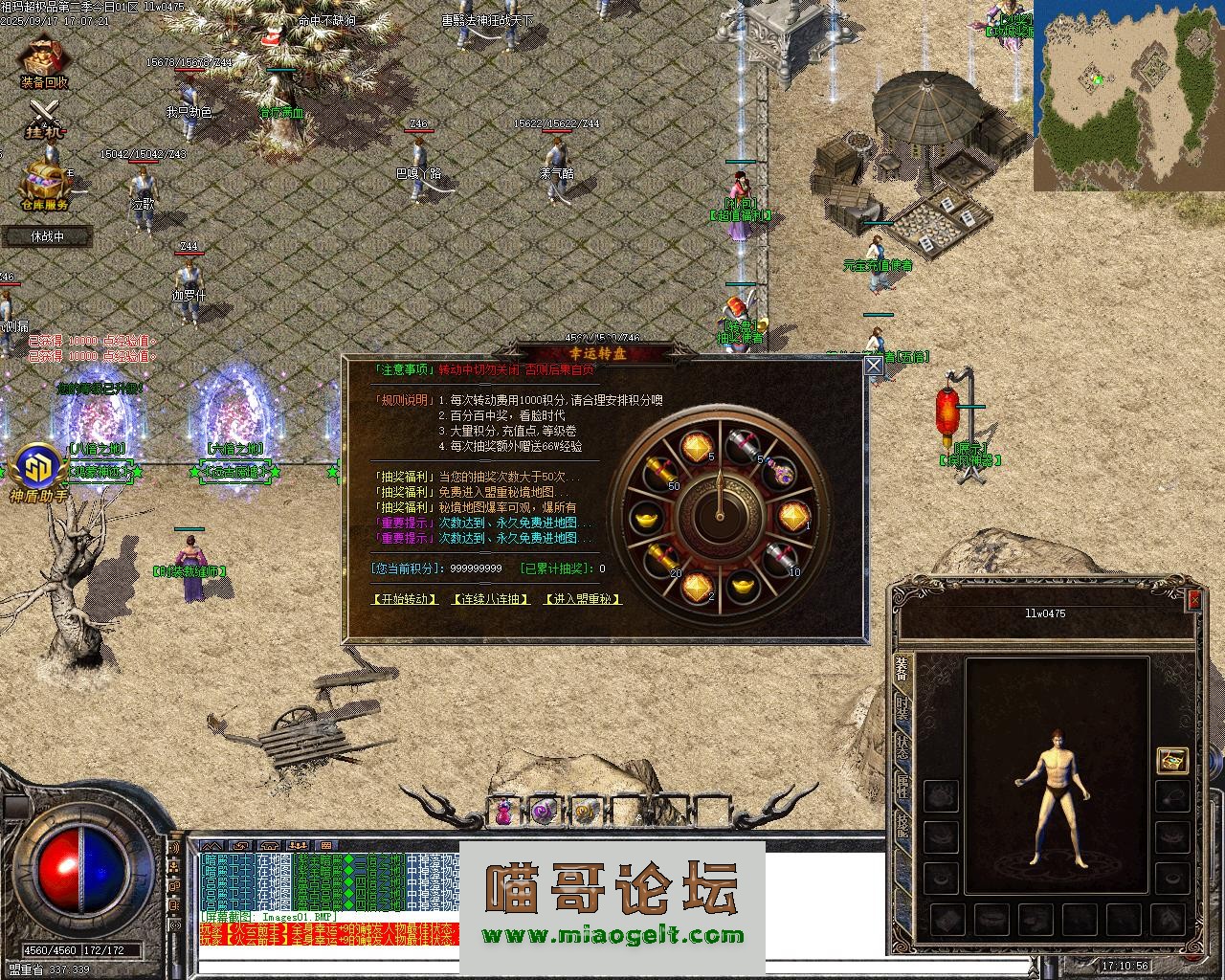Show the 属性 attributes tab
This screenshot has width=1225, height=980.
pos(902,785)
